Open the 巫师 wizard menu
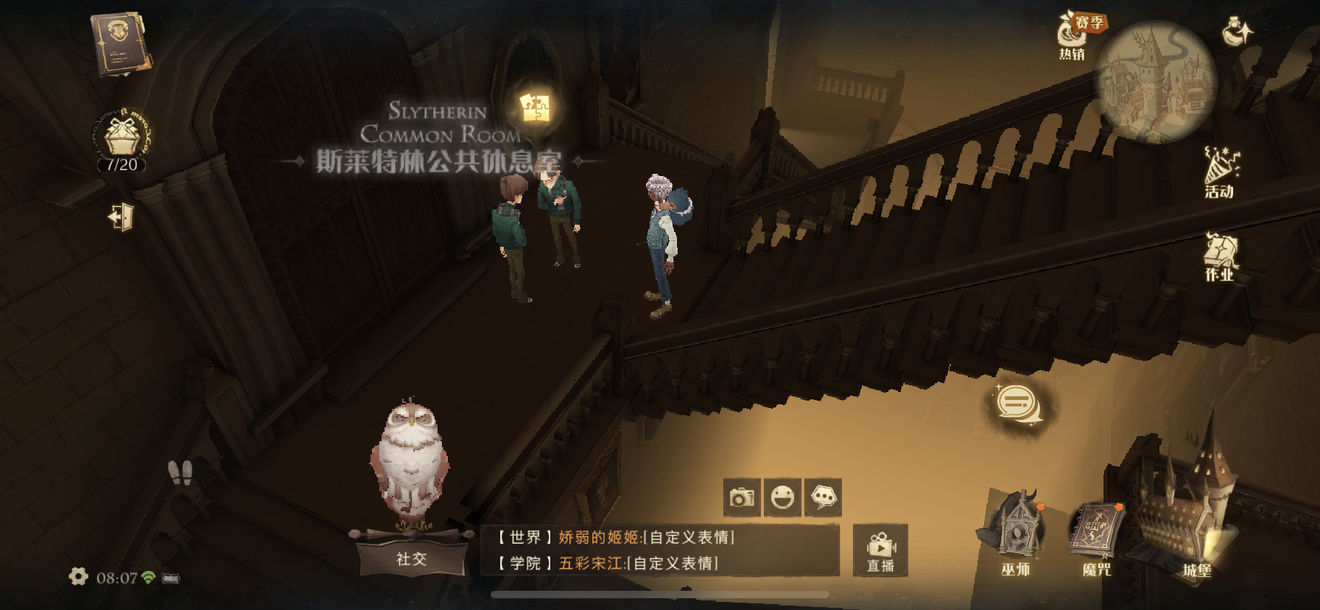1320x610 pixels. [x=1015, y=534]
